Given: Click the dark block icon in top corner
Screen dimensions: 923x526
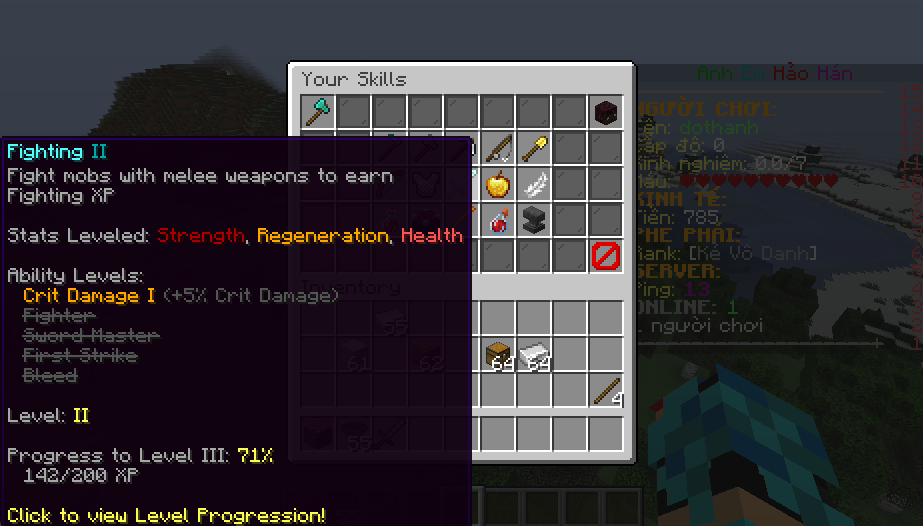Looking at the screenshot, I should click(x=606, y=112).
